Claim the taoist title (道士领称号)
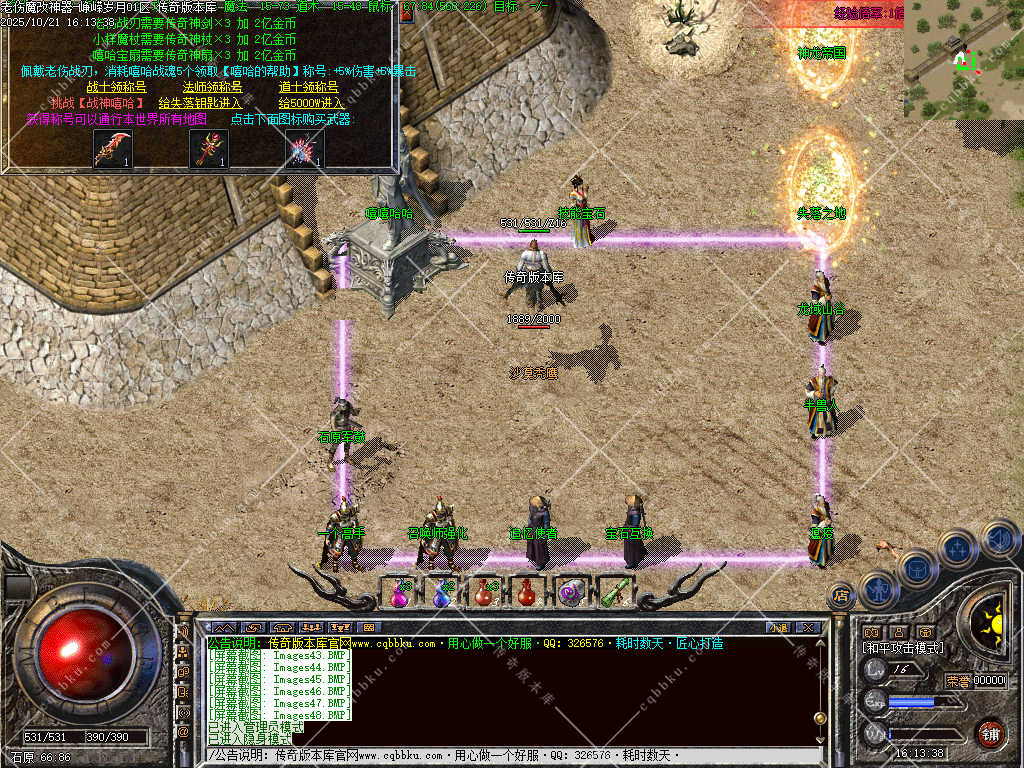The height and width of the screenshot is (768, 1024). [x=308, y=87]
